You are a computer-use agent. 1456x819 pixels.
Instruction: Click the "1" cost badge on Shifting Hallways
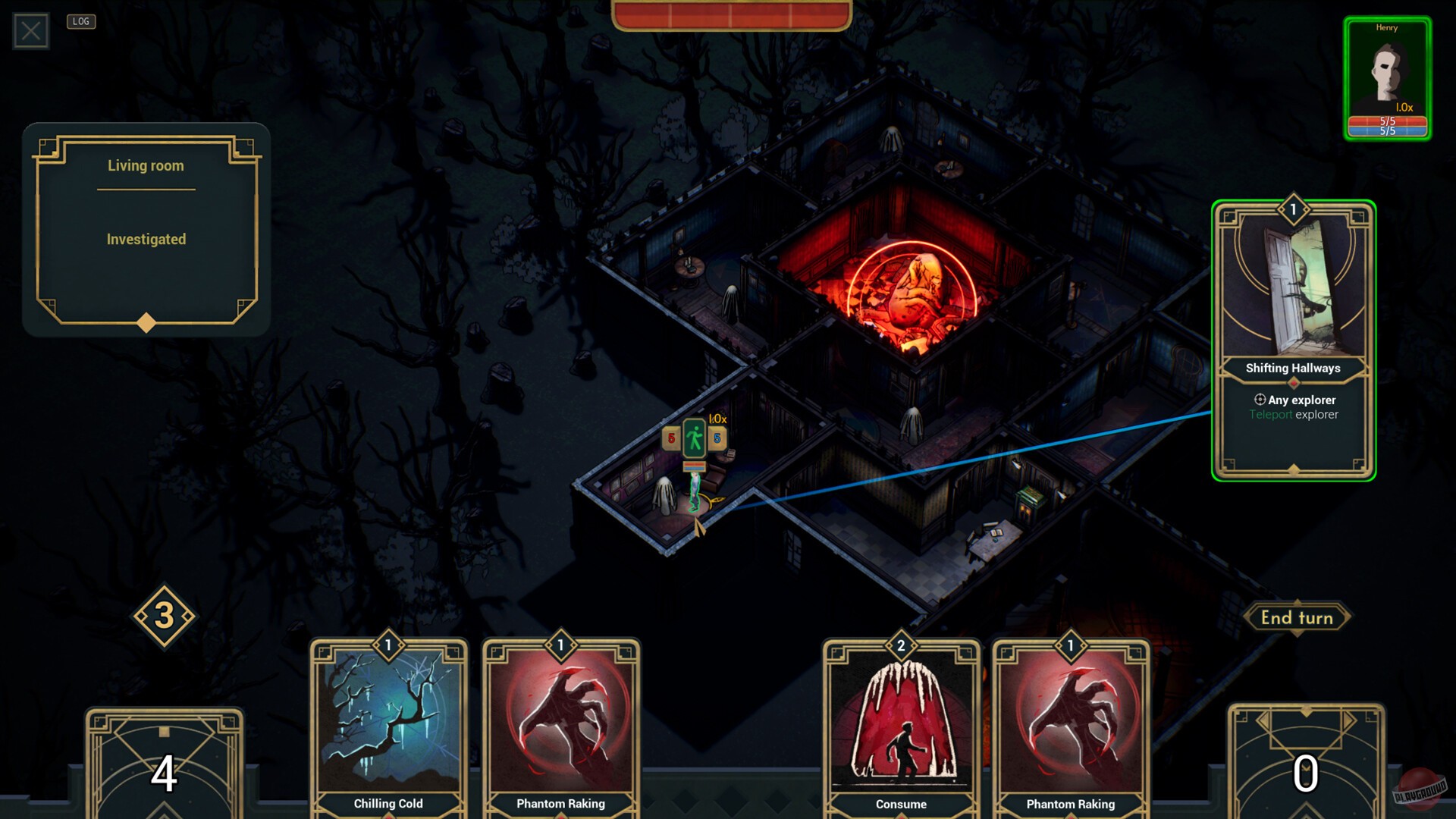click(1291, 209)
